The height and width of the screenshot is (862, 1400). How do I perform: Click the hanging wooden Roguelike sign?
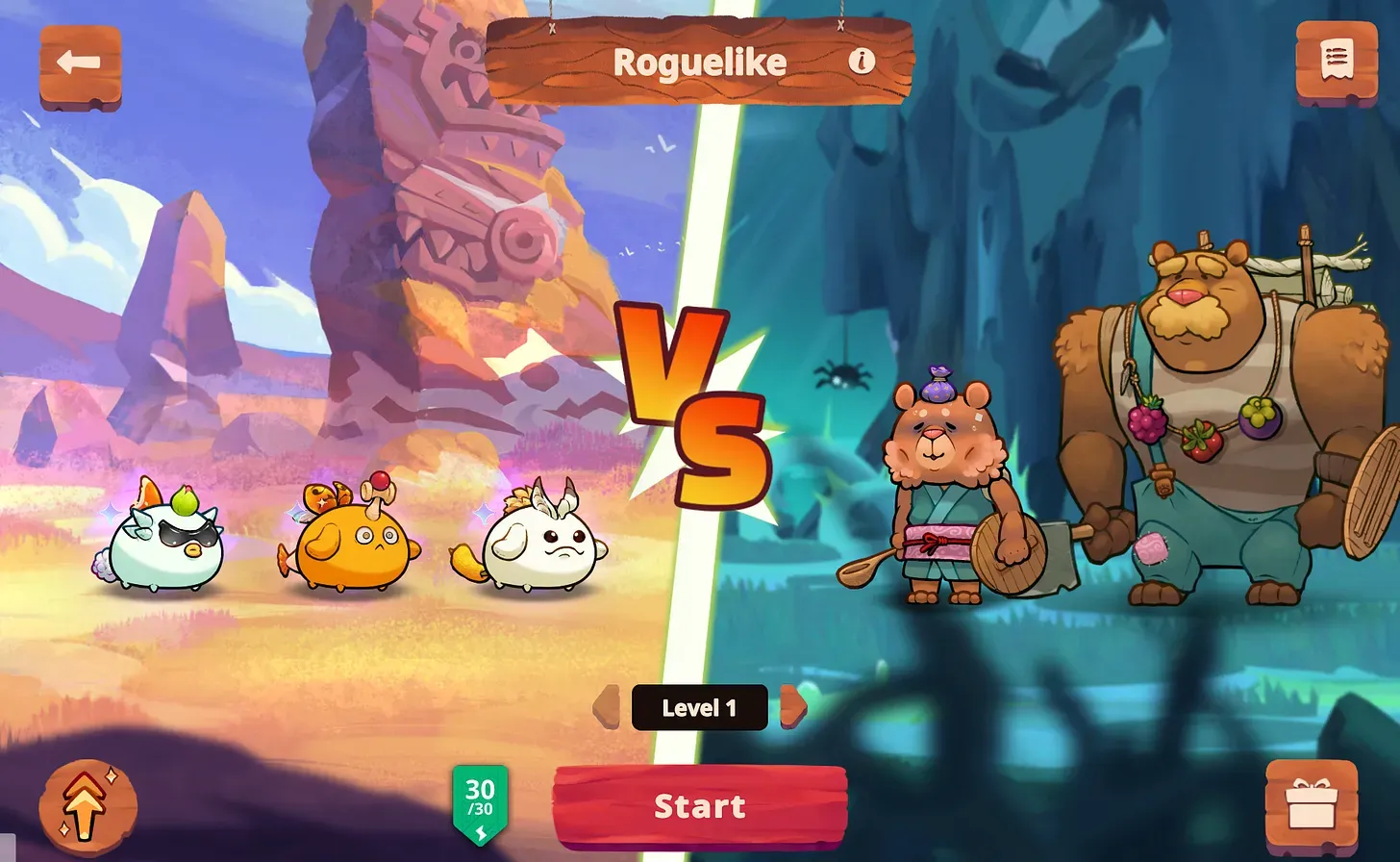[x=699, y=61]
